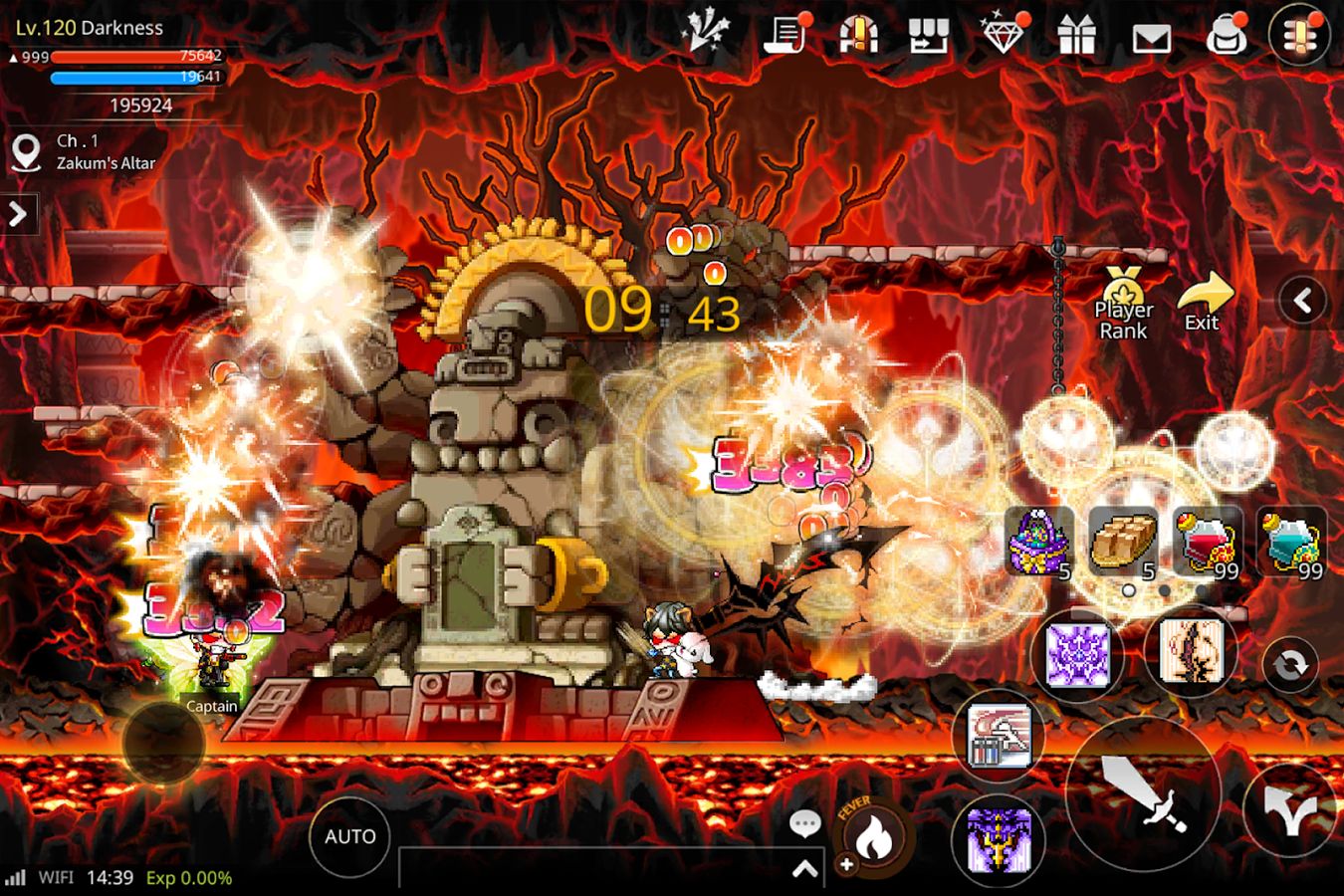1344x896 pixels.
Task: Tap the red HP bar
Action: pyautogui.click(x=136, y=57)
